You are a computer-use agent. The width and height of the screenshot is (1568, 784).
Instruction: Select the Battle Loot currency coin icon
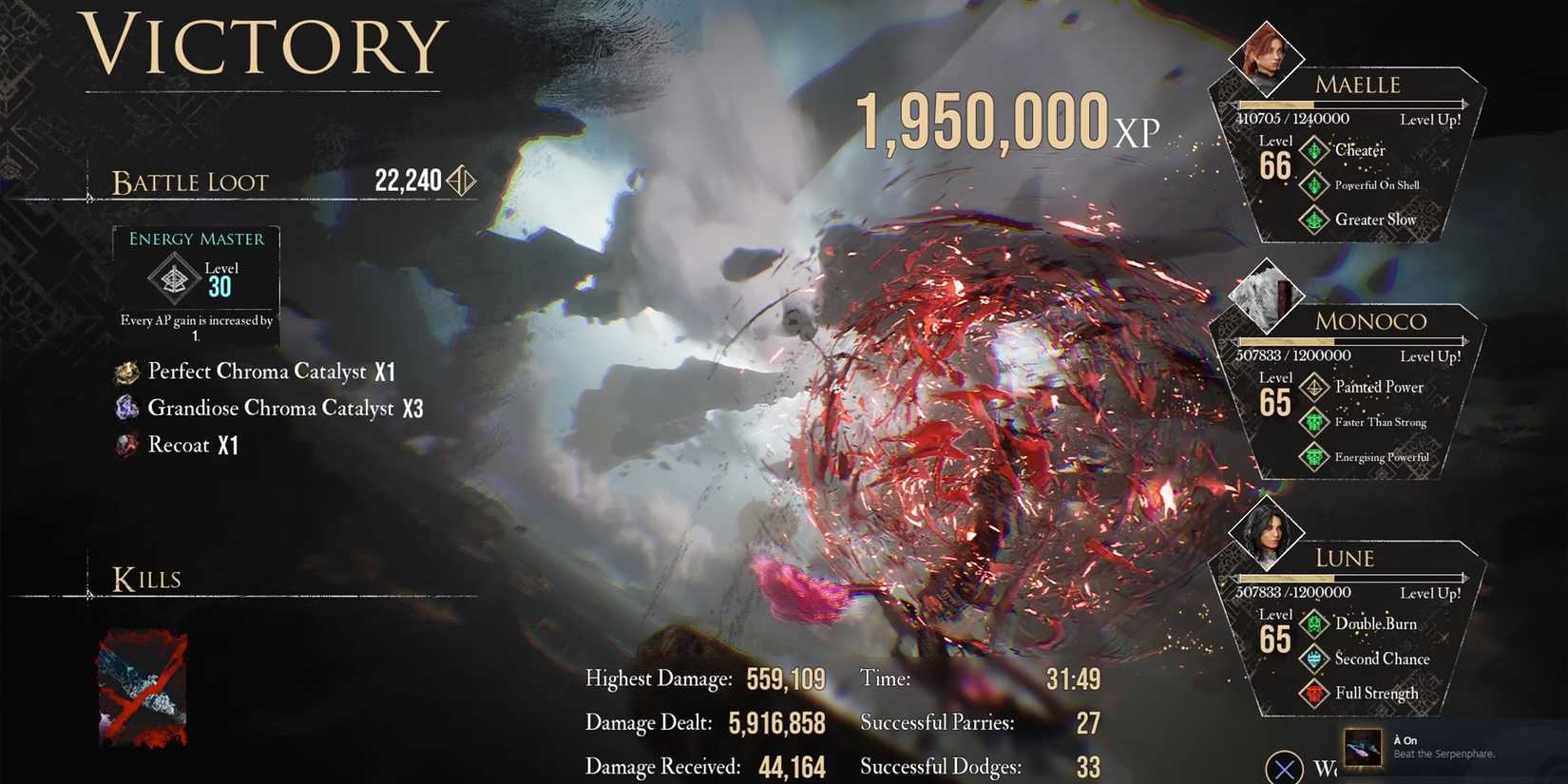click(462, 180)
